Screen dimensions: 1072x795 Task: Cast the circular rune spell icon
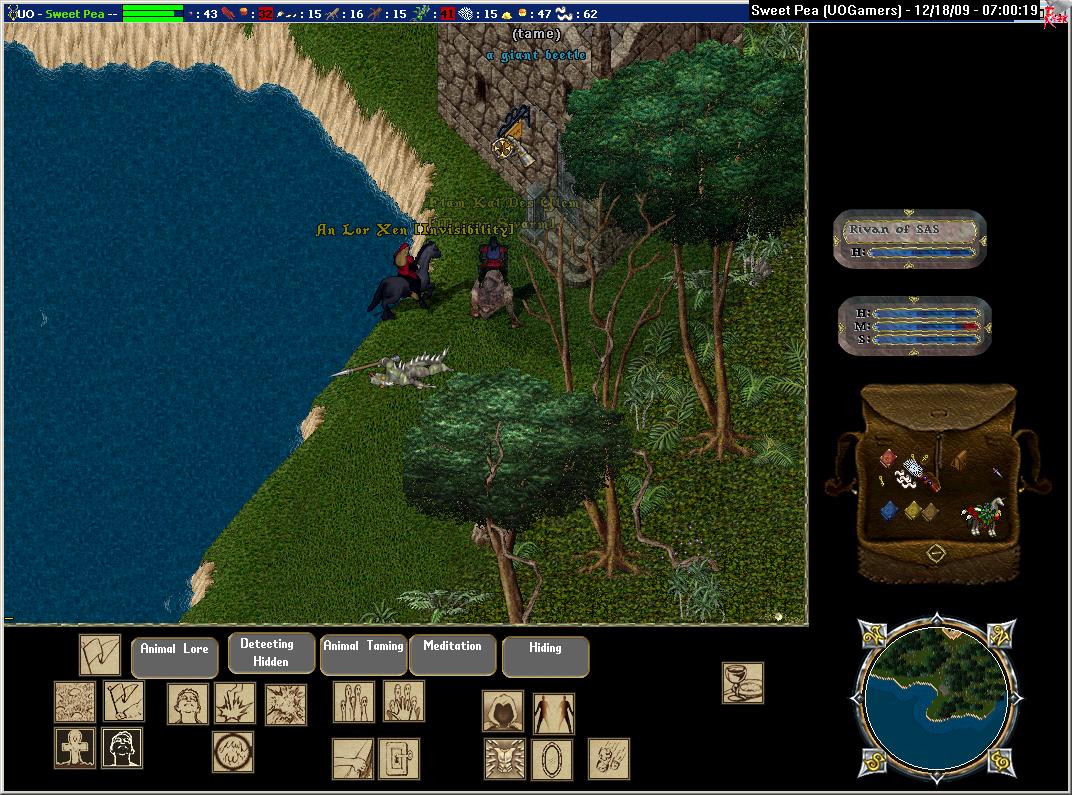tap(232, 751)
